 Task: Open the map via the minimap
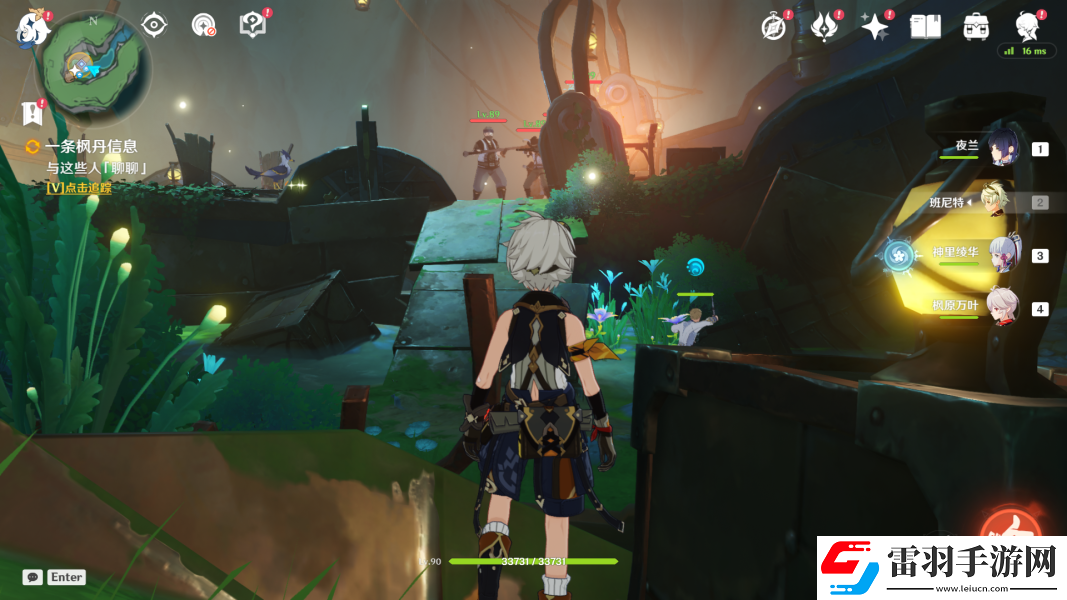pyautogui.click(x=93, y=68)
